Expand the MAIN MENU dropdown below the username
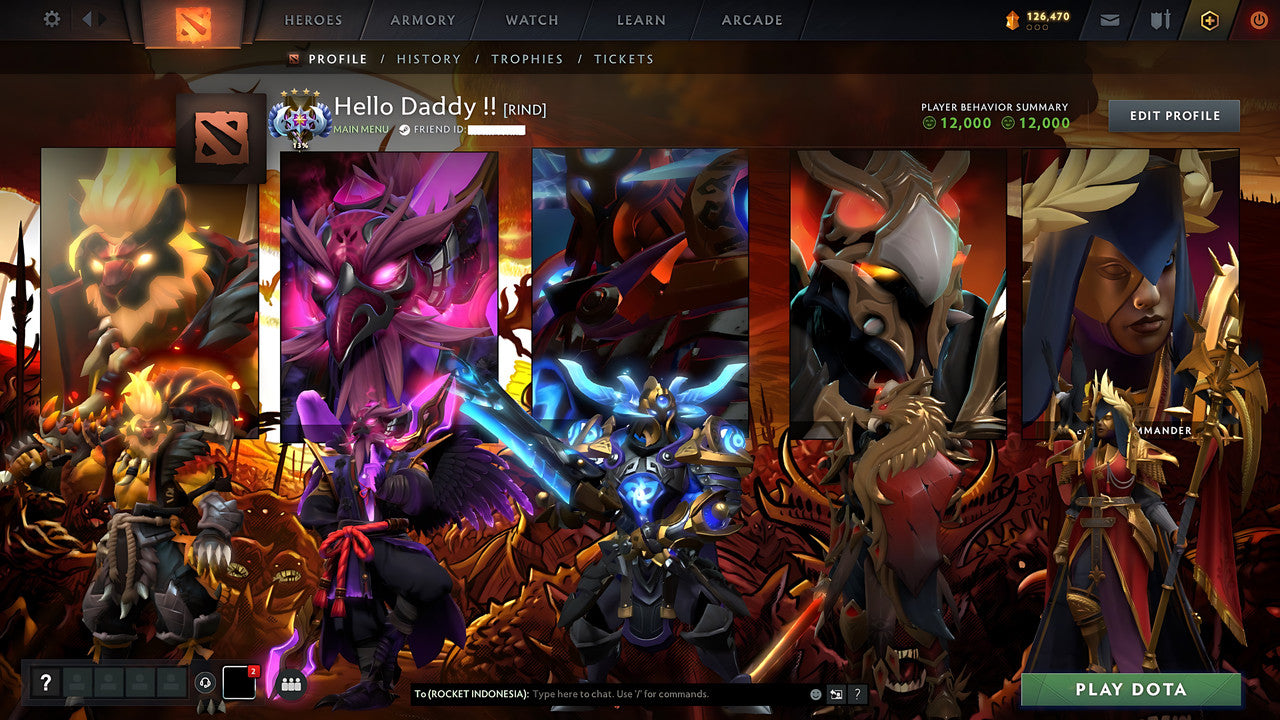Screen dimensions: 1280x720 (x=361, y=129)
